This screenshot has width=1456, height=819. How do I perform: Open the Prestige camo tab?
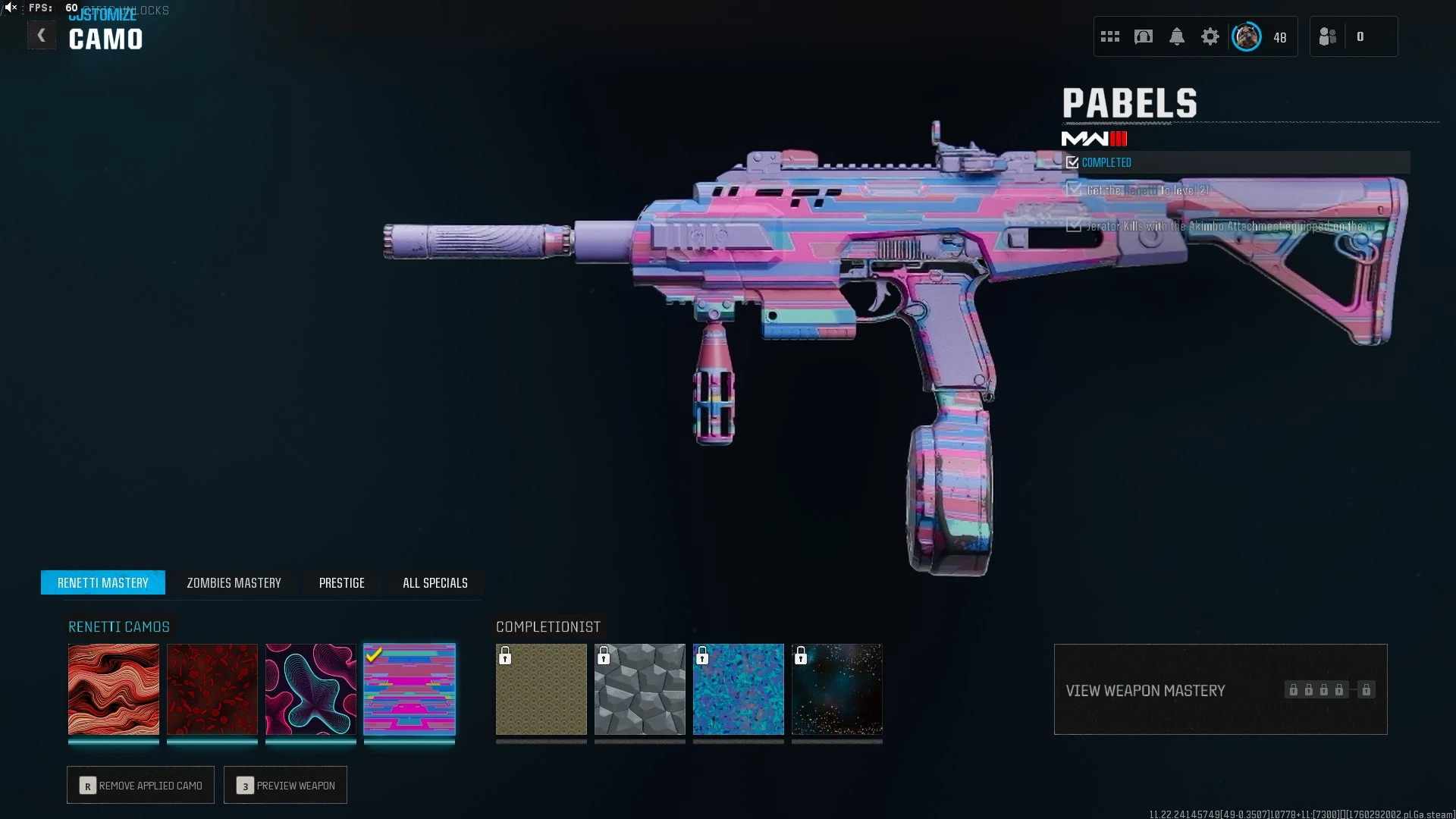[x=341, y=582]
